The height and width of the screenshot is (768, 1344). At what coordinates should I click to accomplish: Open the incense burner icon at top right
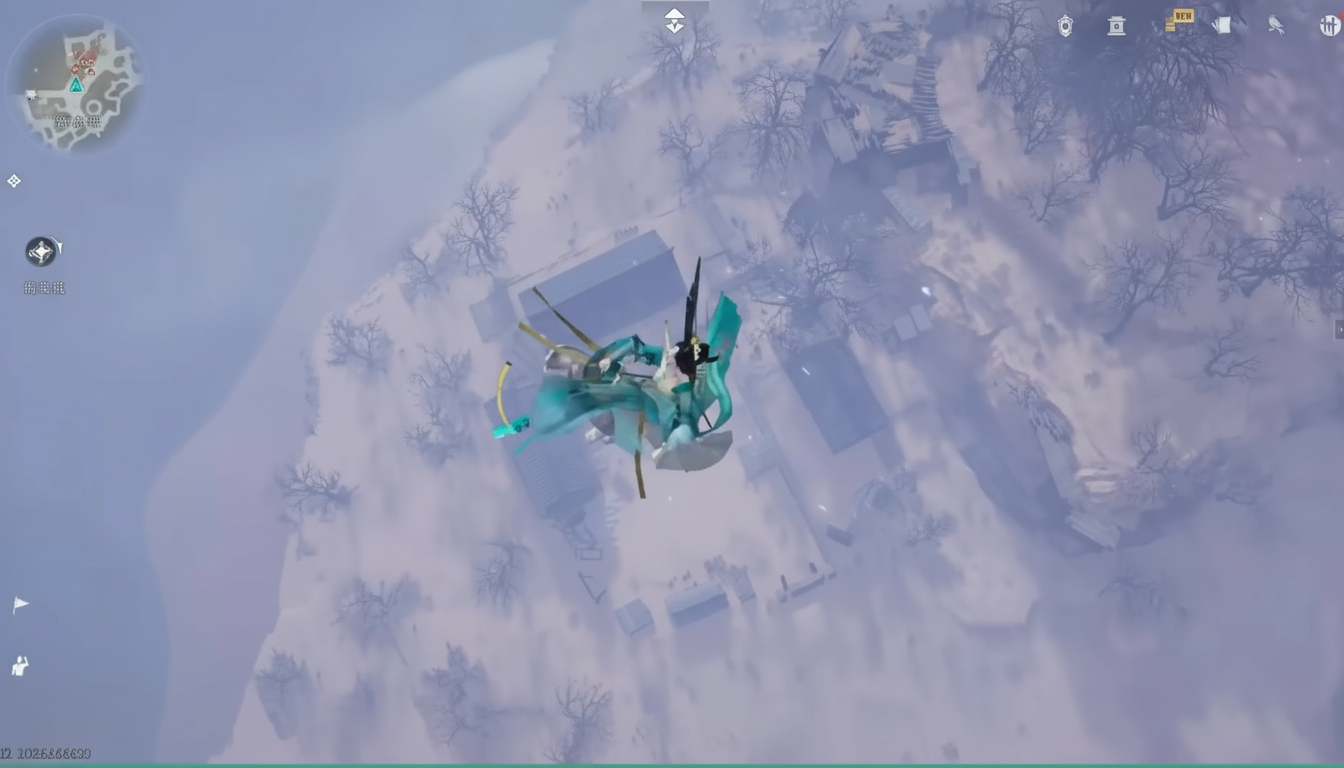coord(1116,26)
